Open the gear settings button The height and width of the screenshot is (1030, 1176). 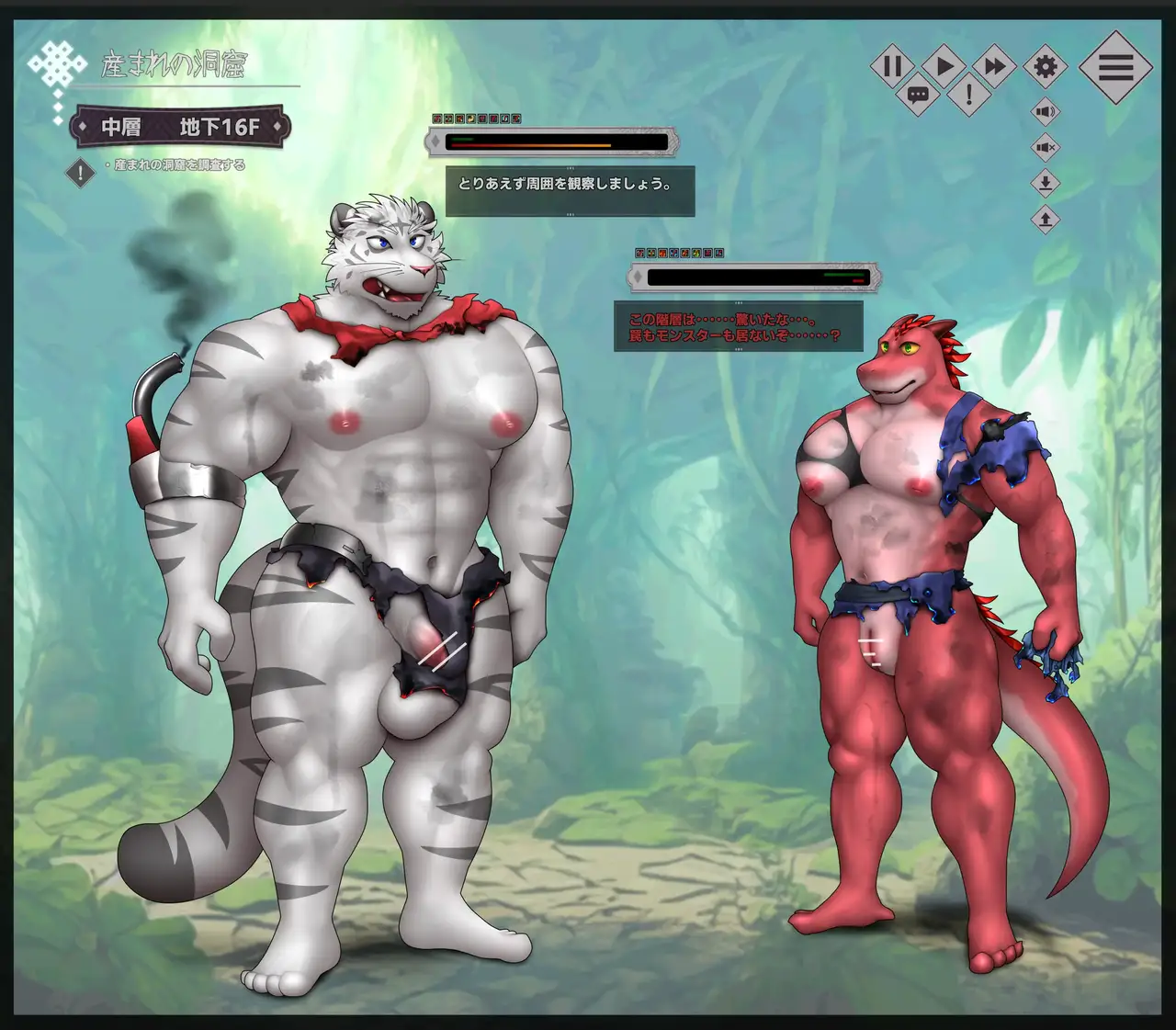1046,66
